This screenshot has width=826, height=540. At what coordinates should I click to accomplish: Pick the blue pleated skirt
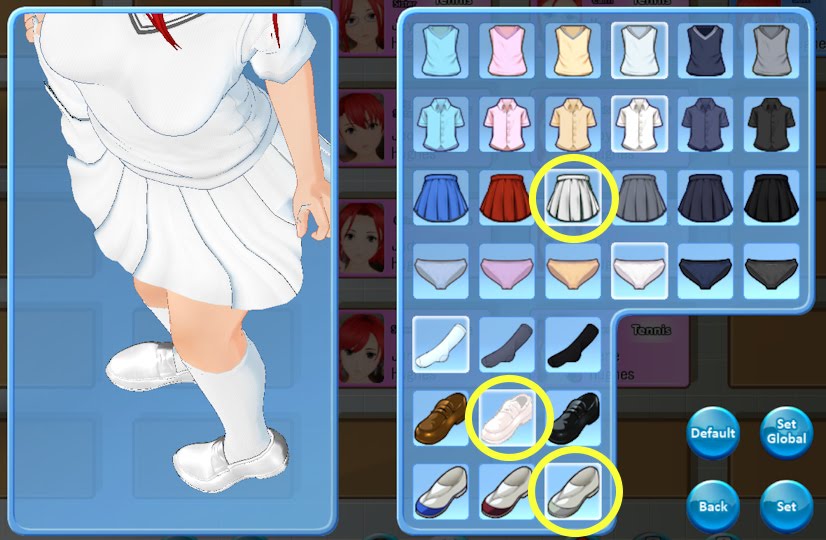tap(439, 198)
